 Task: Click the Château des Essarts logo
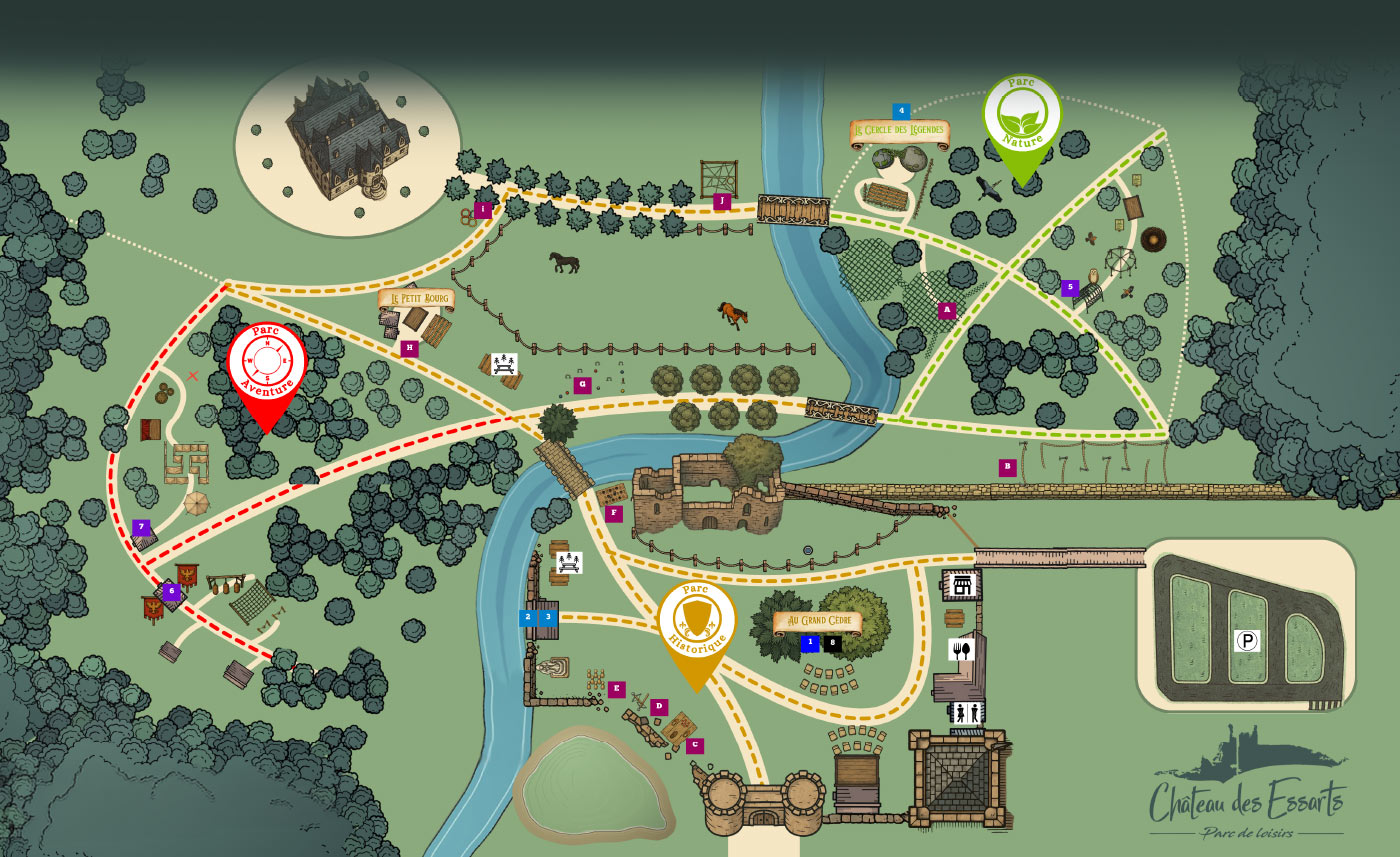[x=1246, y=792]
